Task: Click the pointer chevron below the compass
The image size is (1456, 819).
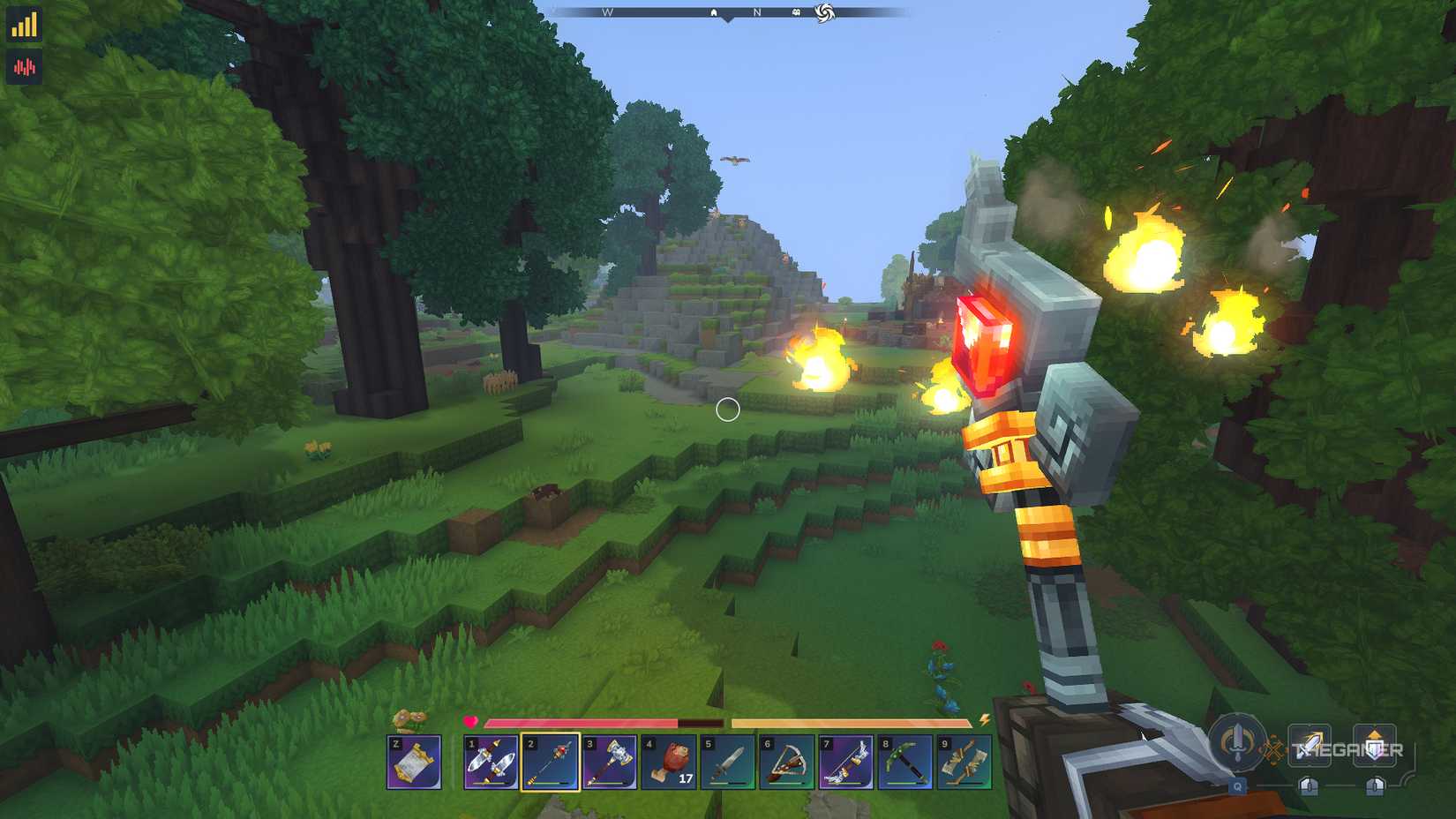Action: (728, 20)
